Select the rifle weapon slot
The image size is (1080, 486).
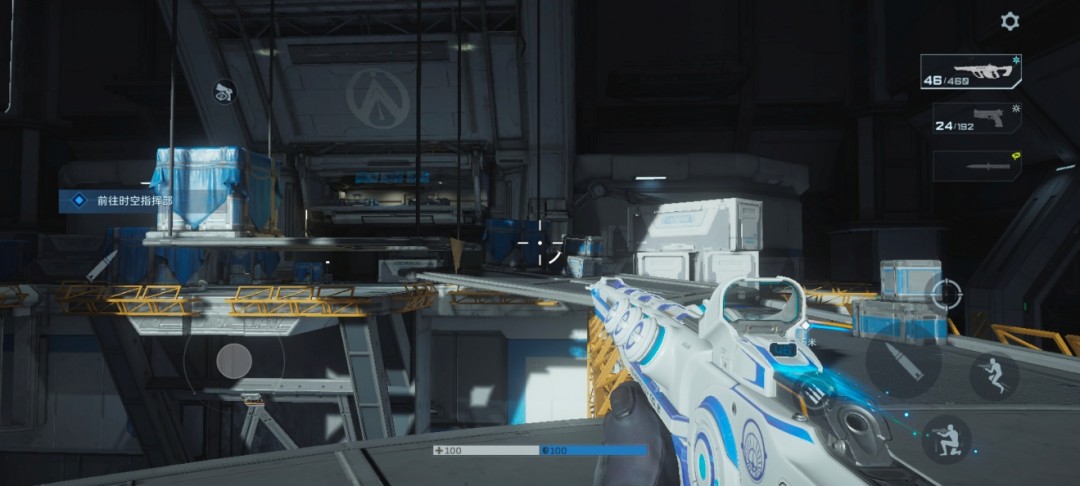[970, 72]
